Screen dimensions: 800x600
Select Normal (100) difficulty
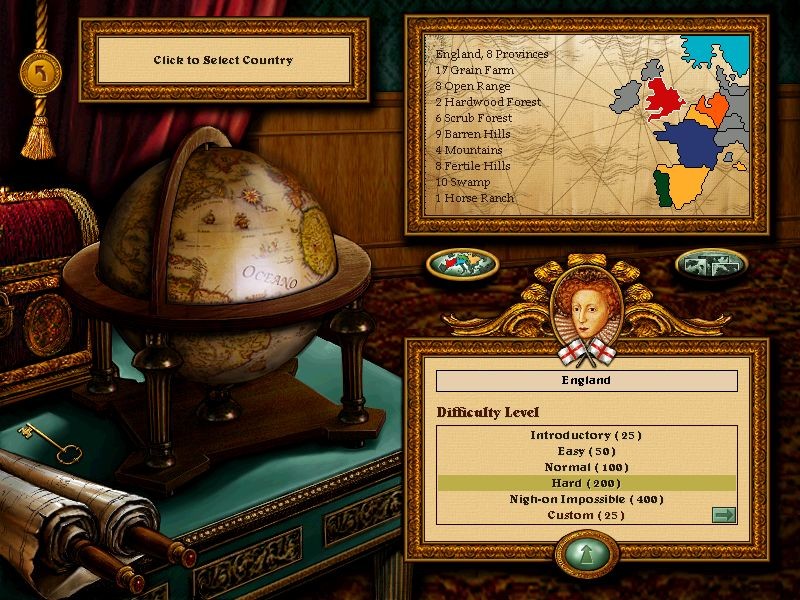pos(586,467)
